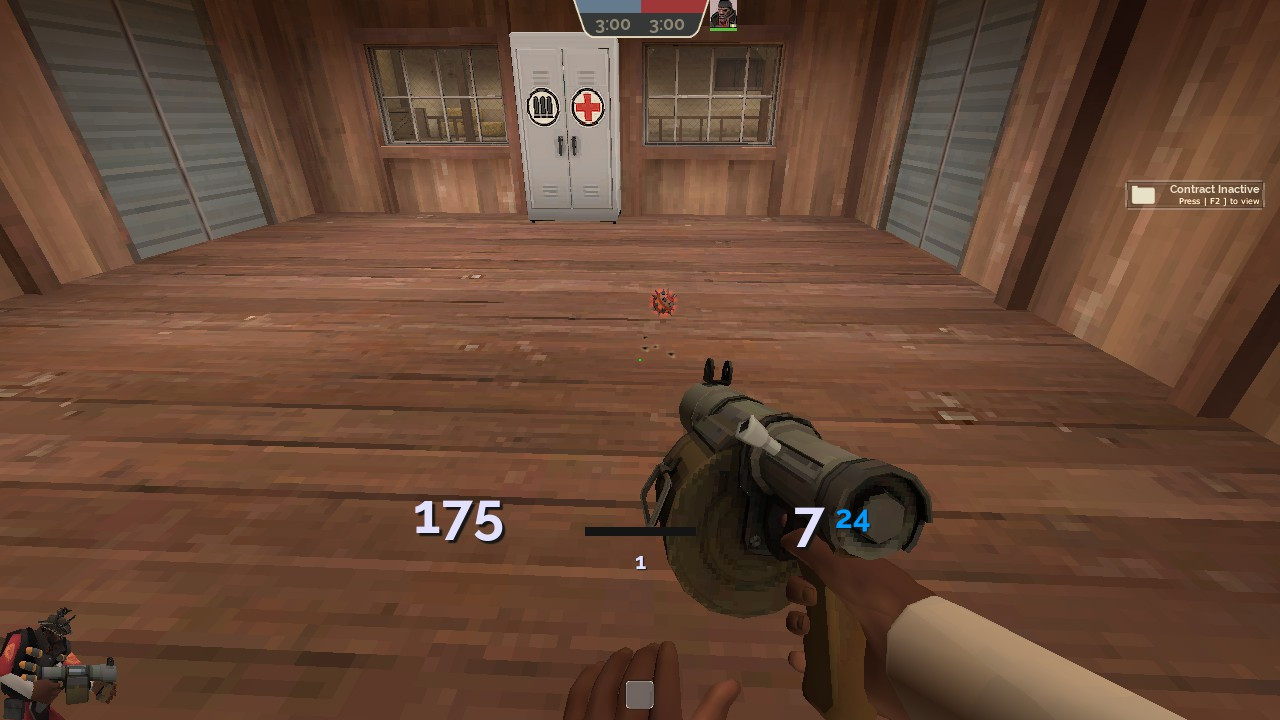Click the Contract folder icon

[x=1143, y=194]
